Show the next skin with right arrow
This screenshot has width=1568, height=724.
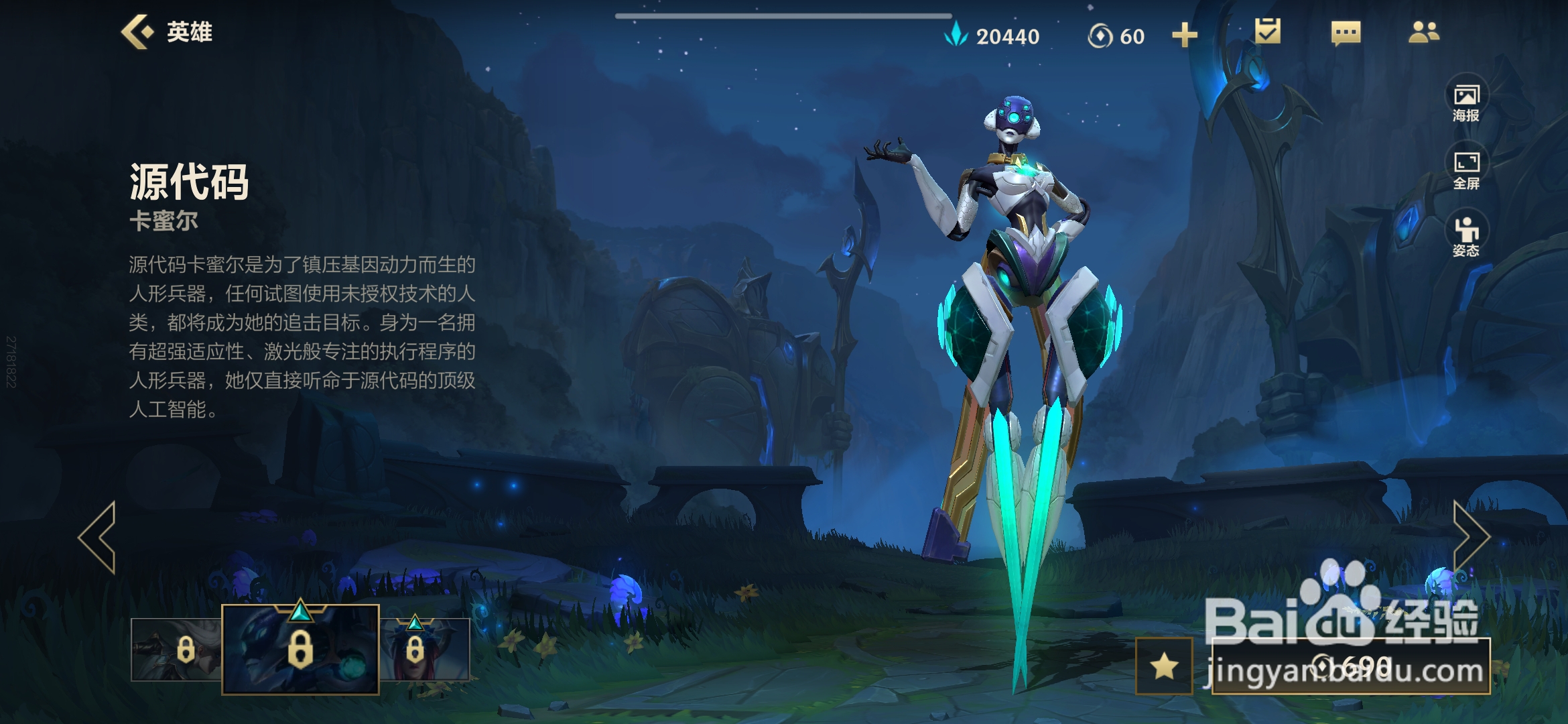[1470, 537]
